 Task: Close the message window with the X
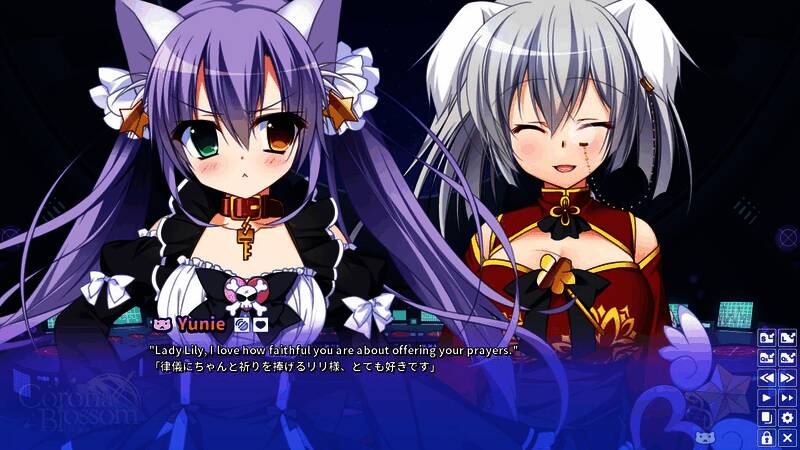pos(787,438)
